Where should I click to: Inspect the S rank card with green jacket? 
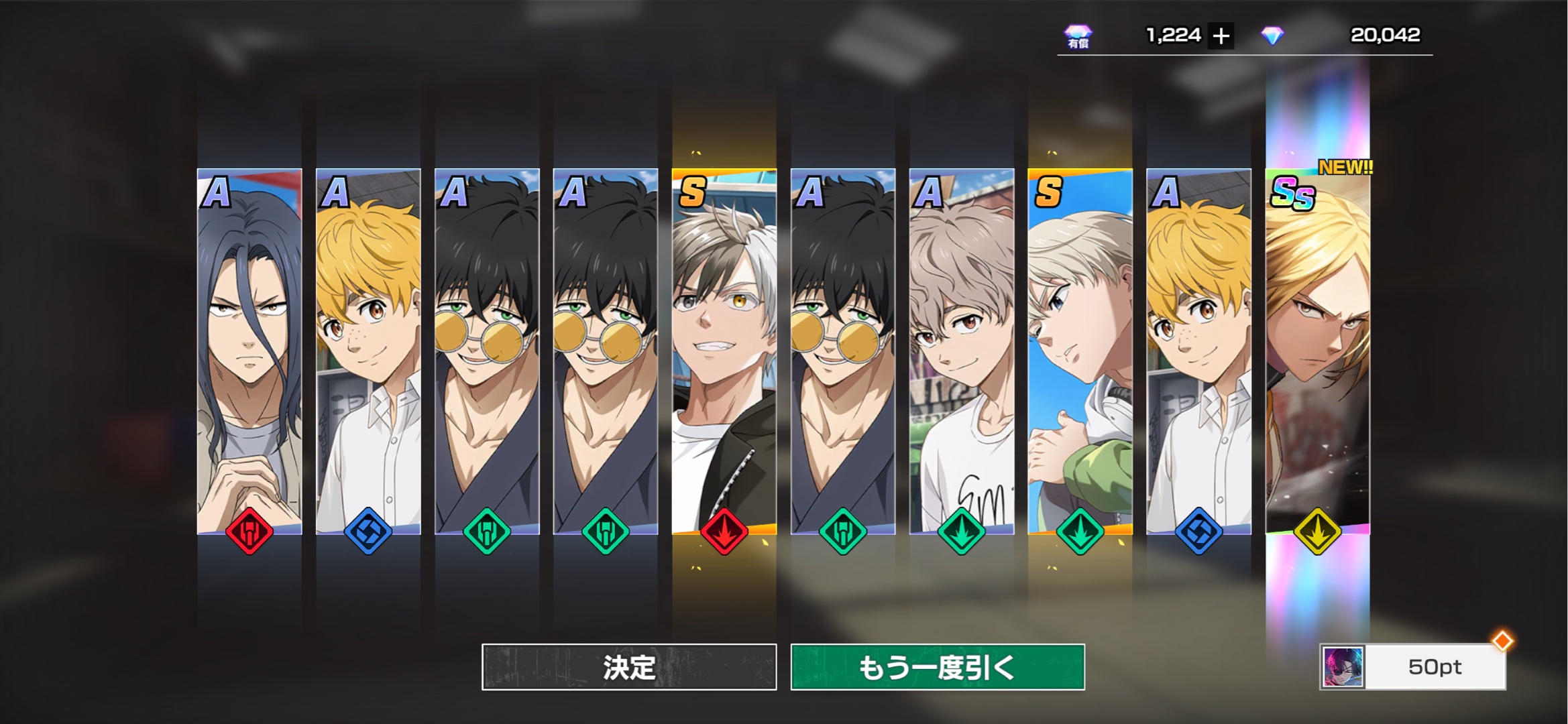pos(1080,352)
